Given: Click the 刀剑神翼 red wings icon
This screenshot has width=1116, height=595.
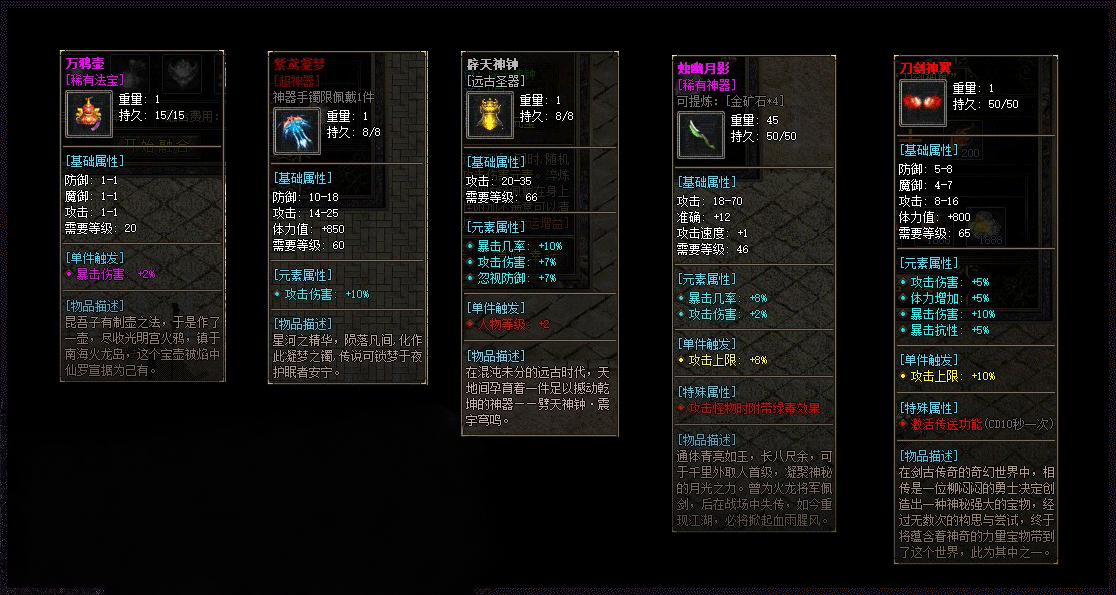Looking at the screenshot, I should [922, 103].
